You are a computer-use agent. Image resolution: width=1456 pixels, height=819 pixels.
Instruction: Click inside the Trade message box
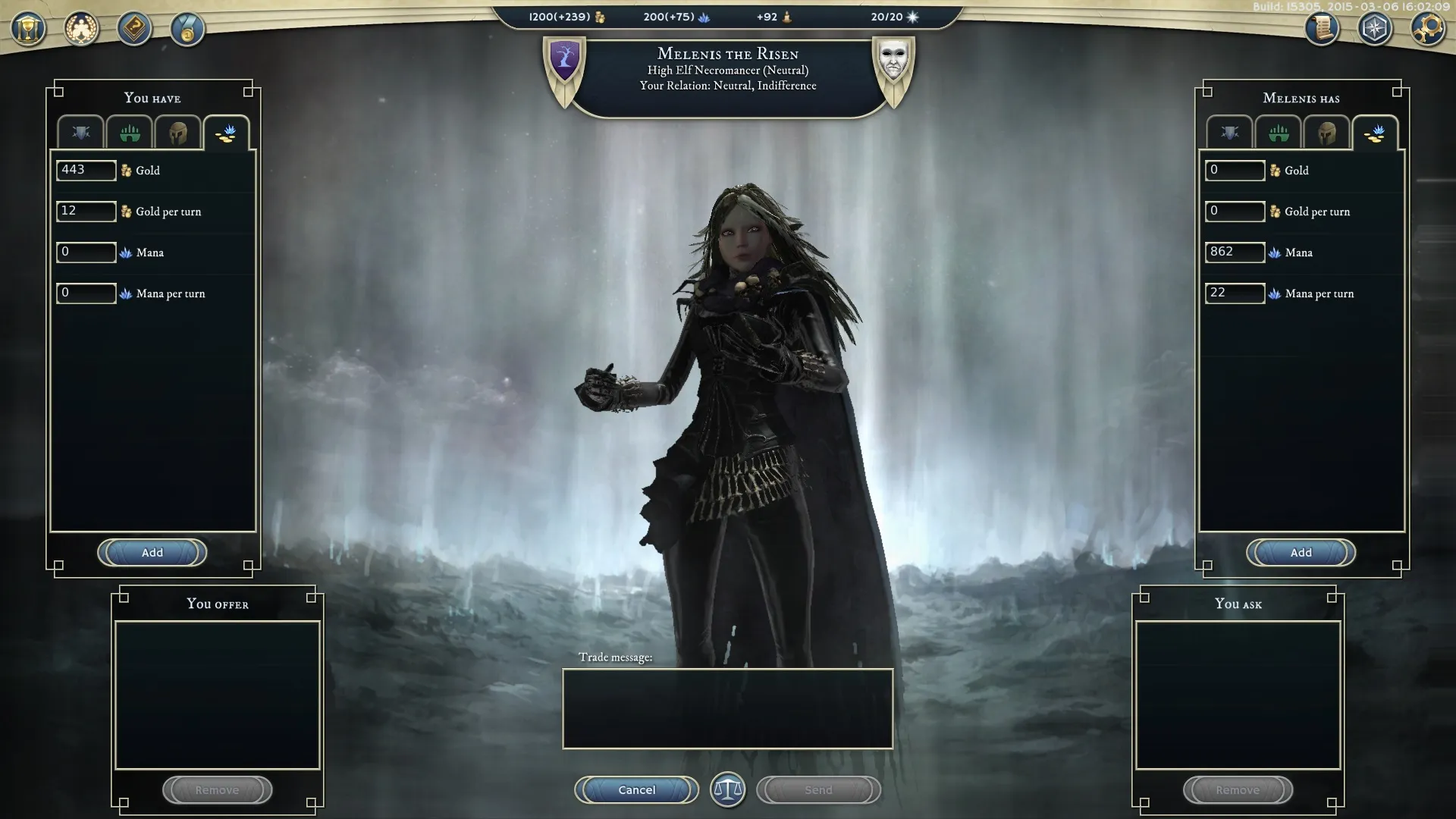tap(727, 709)
